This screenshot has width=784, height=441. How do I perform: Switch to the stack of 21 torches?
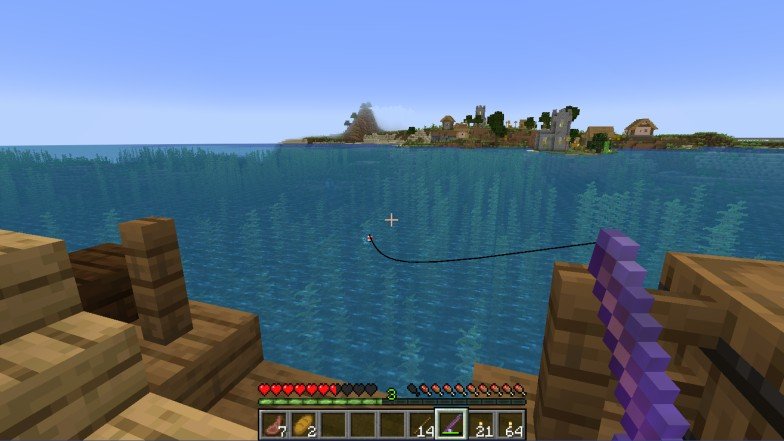(481, 425)
